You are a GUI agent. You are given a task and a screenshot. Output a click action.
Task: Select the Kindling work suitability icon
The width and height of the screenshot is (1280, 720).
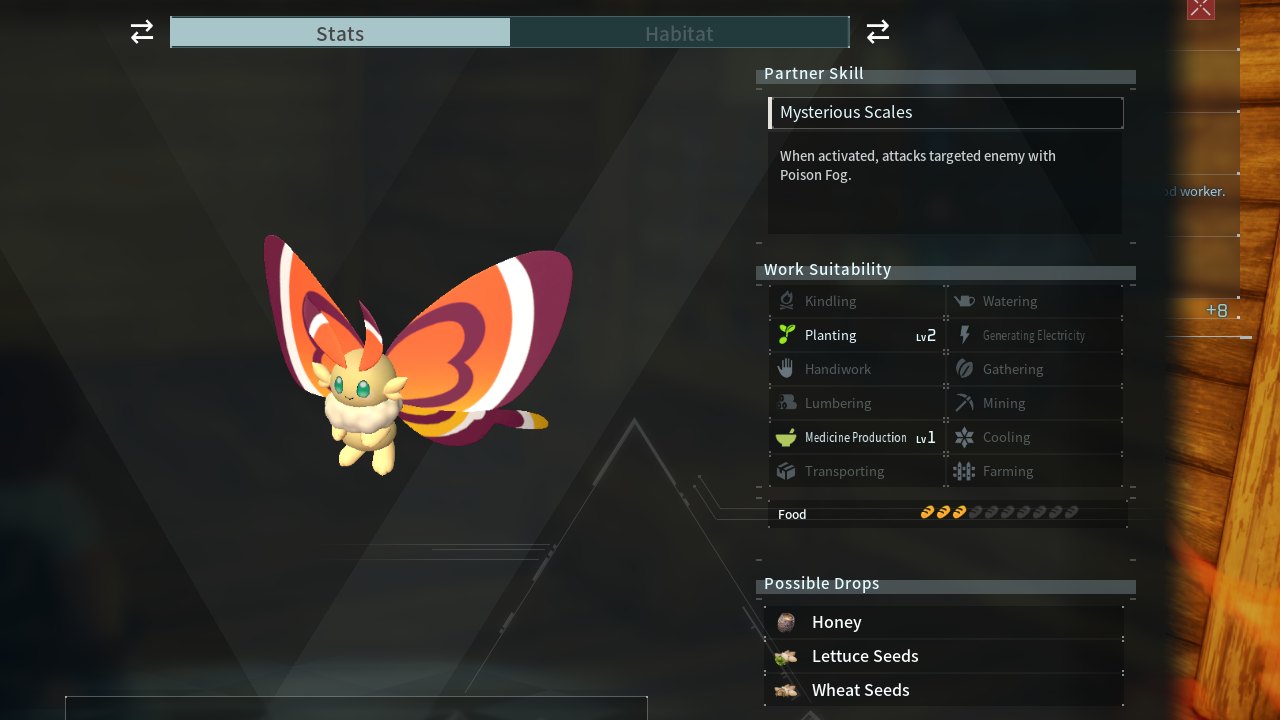(x=786, y=301)
